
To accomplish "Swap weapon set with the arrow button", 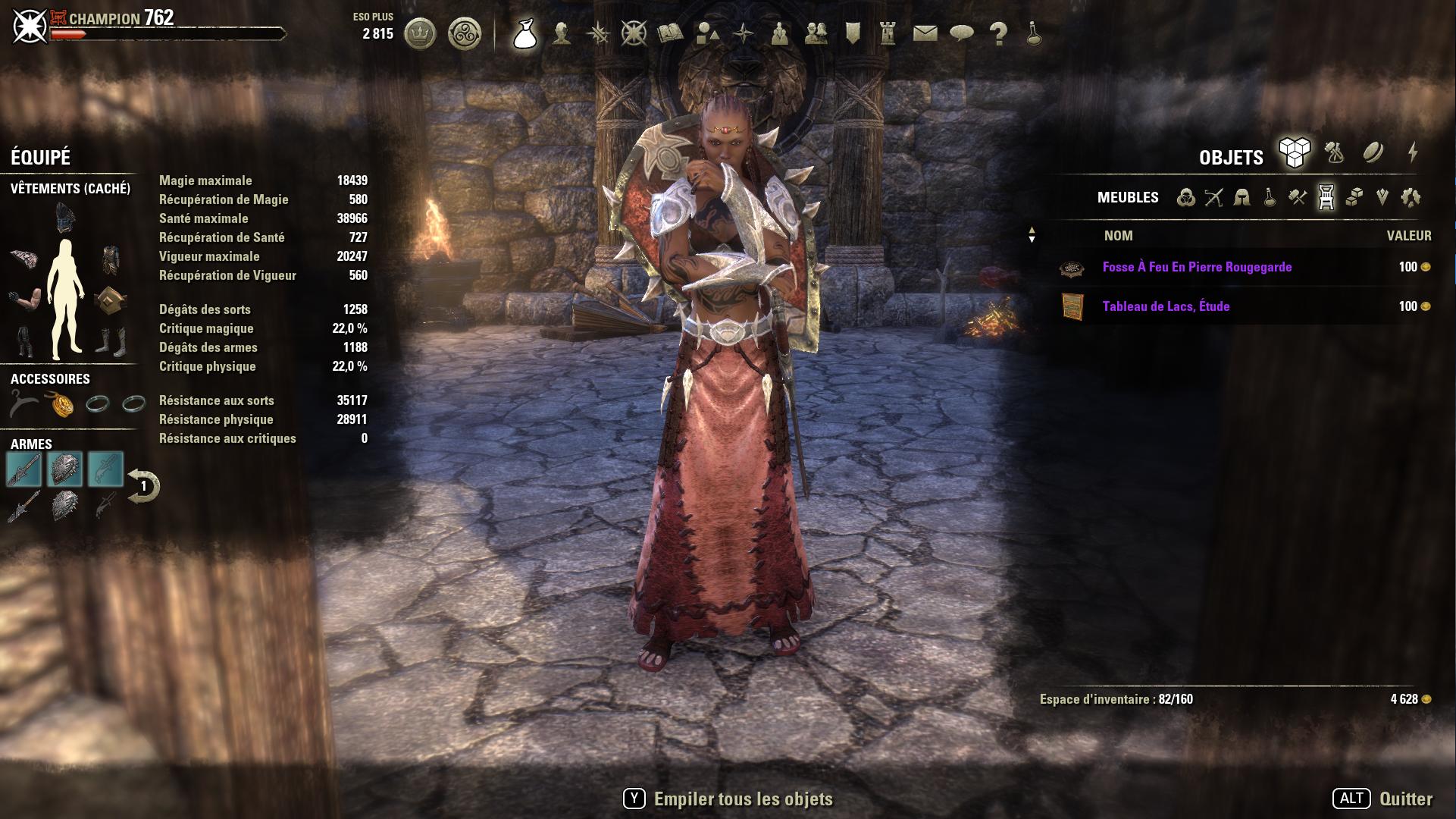I will [x=143, y=486].
